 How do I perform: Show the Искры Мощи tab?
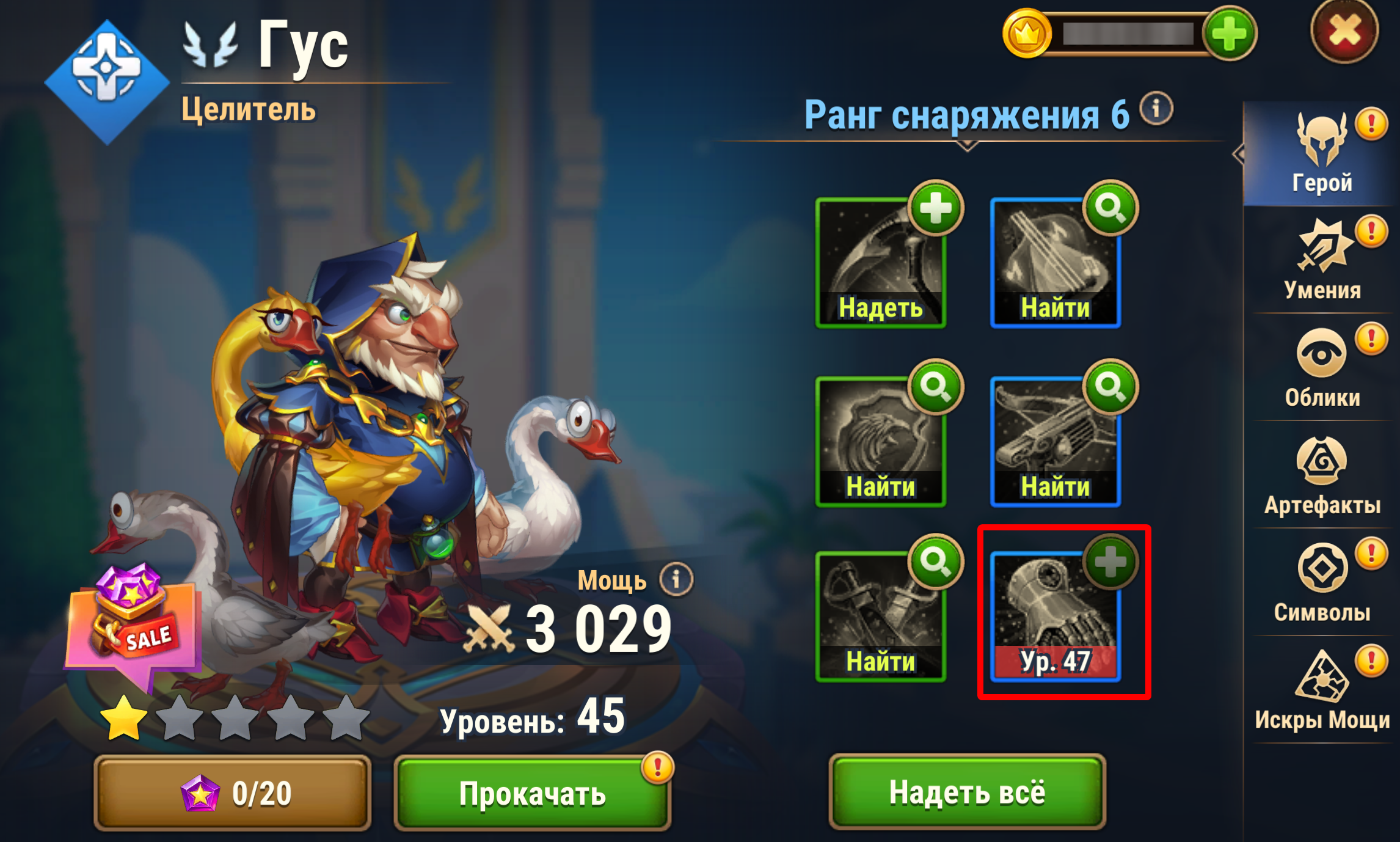click(1322, 690)
